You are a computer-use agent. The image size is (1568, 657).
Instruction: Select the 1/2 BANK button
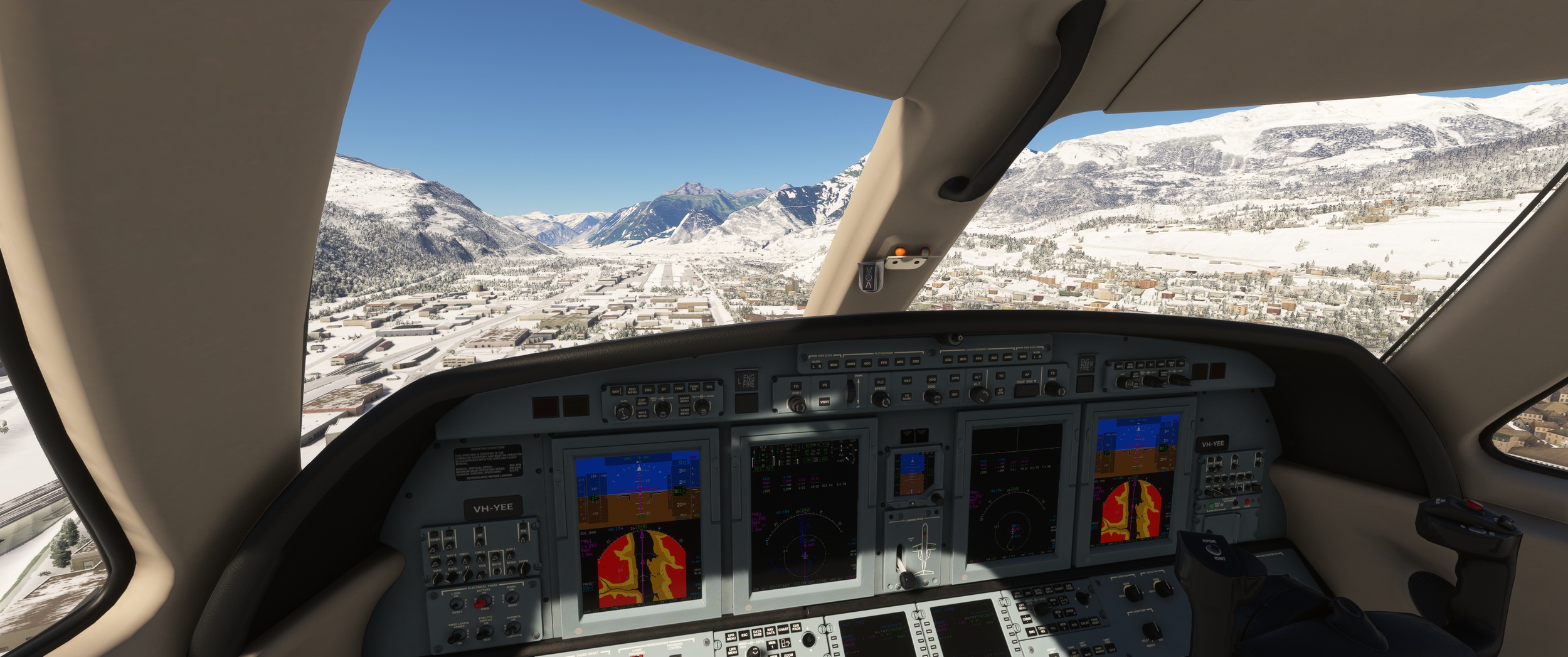click(906, 397)
